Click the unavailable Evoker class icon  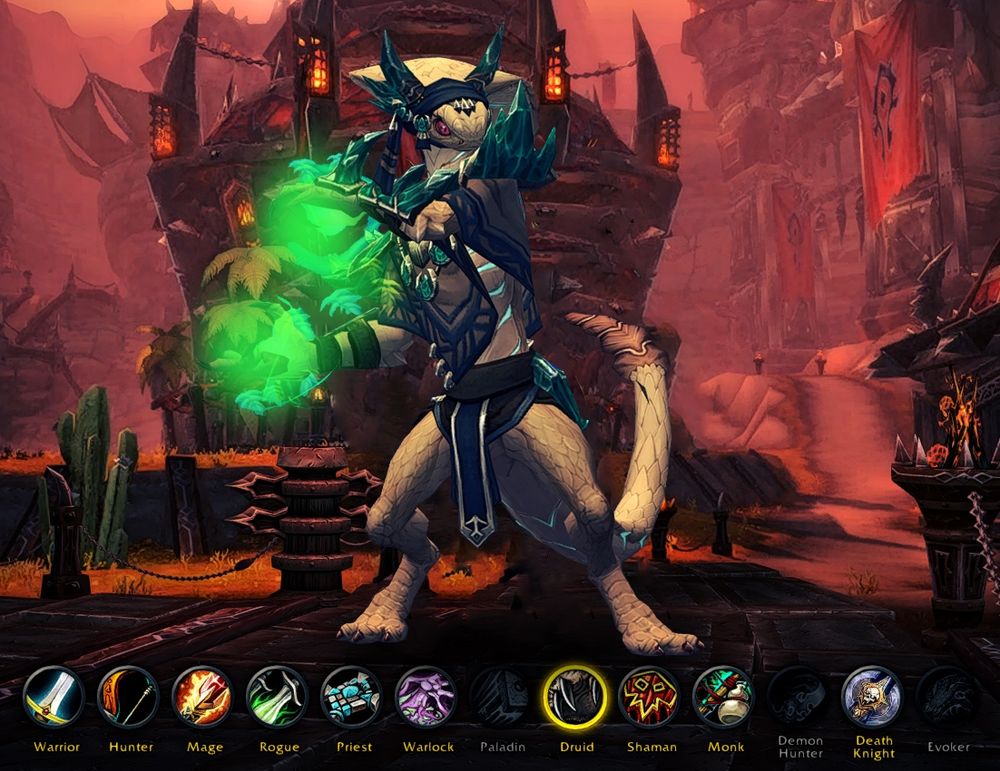pyautogui.click(x=947, y=696)
